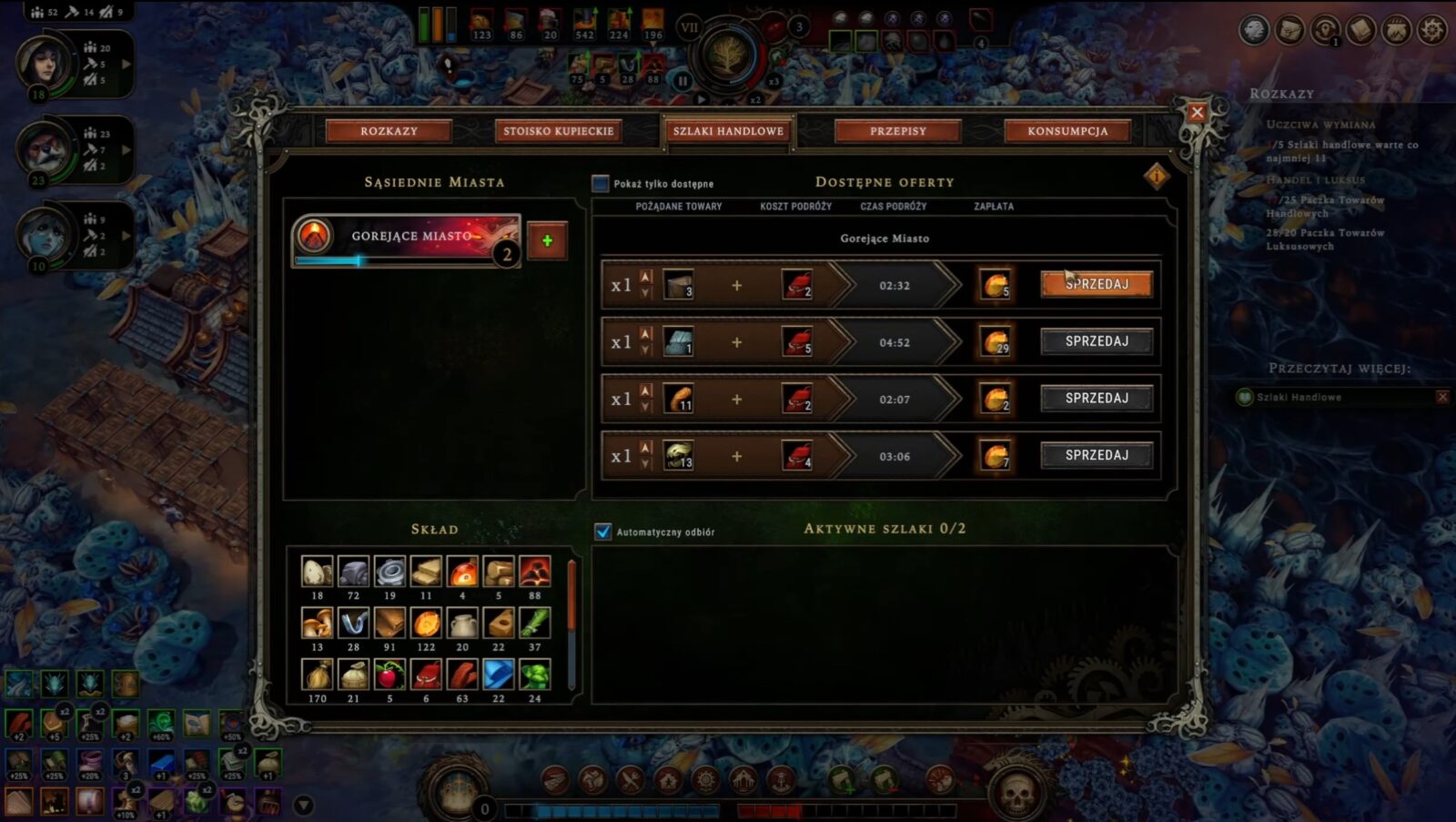
Task: Choose Sprzedaj on the 02:07 offer
Action: coord(1097,399)
